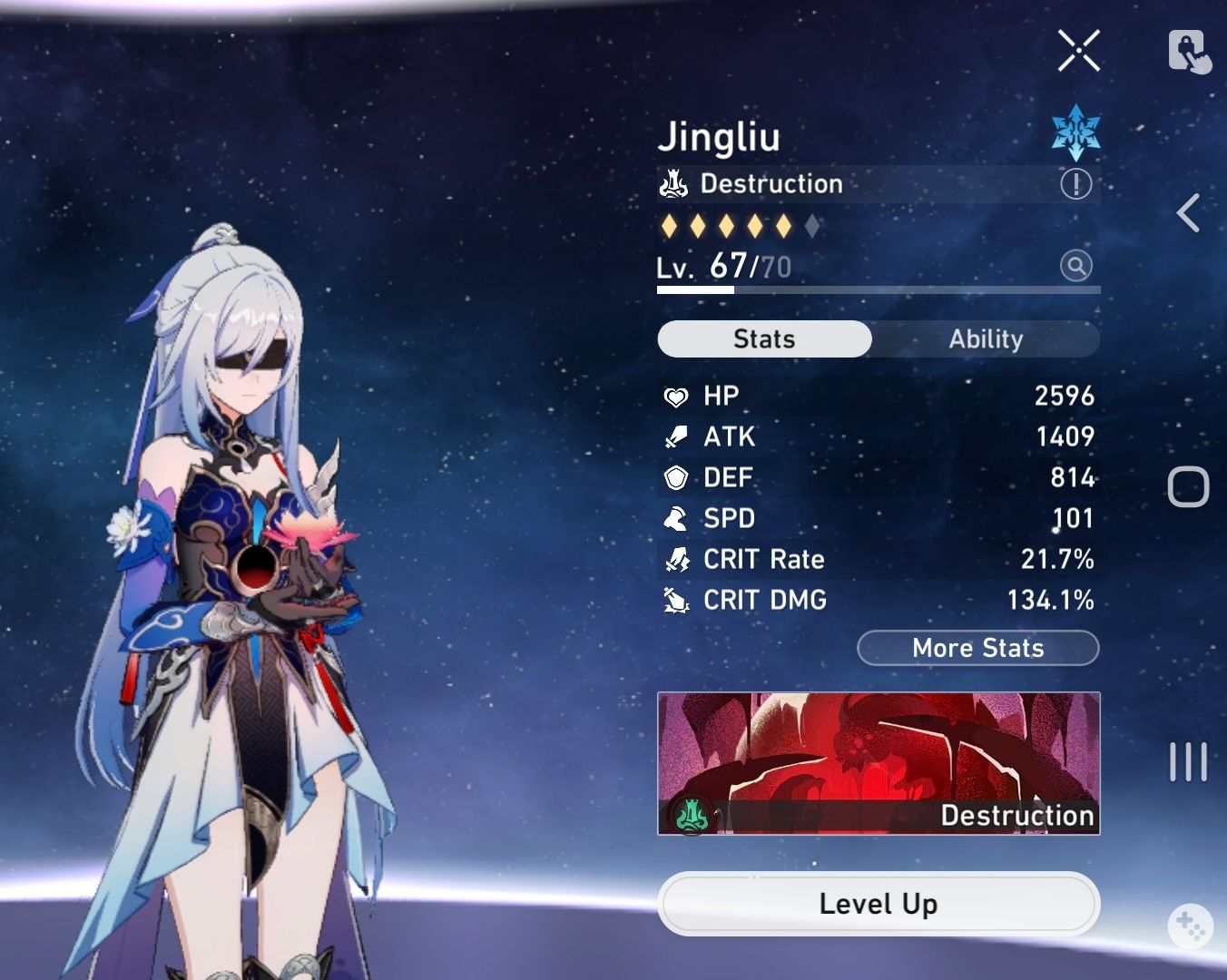The width and height of the screenshot is (1227, 980).
Task: Open the character preview magnifier icon
Action: [1075, 266]
